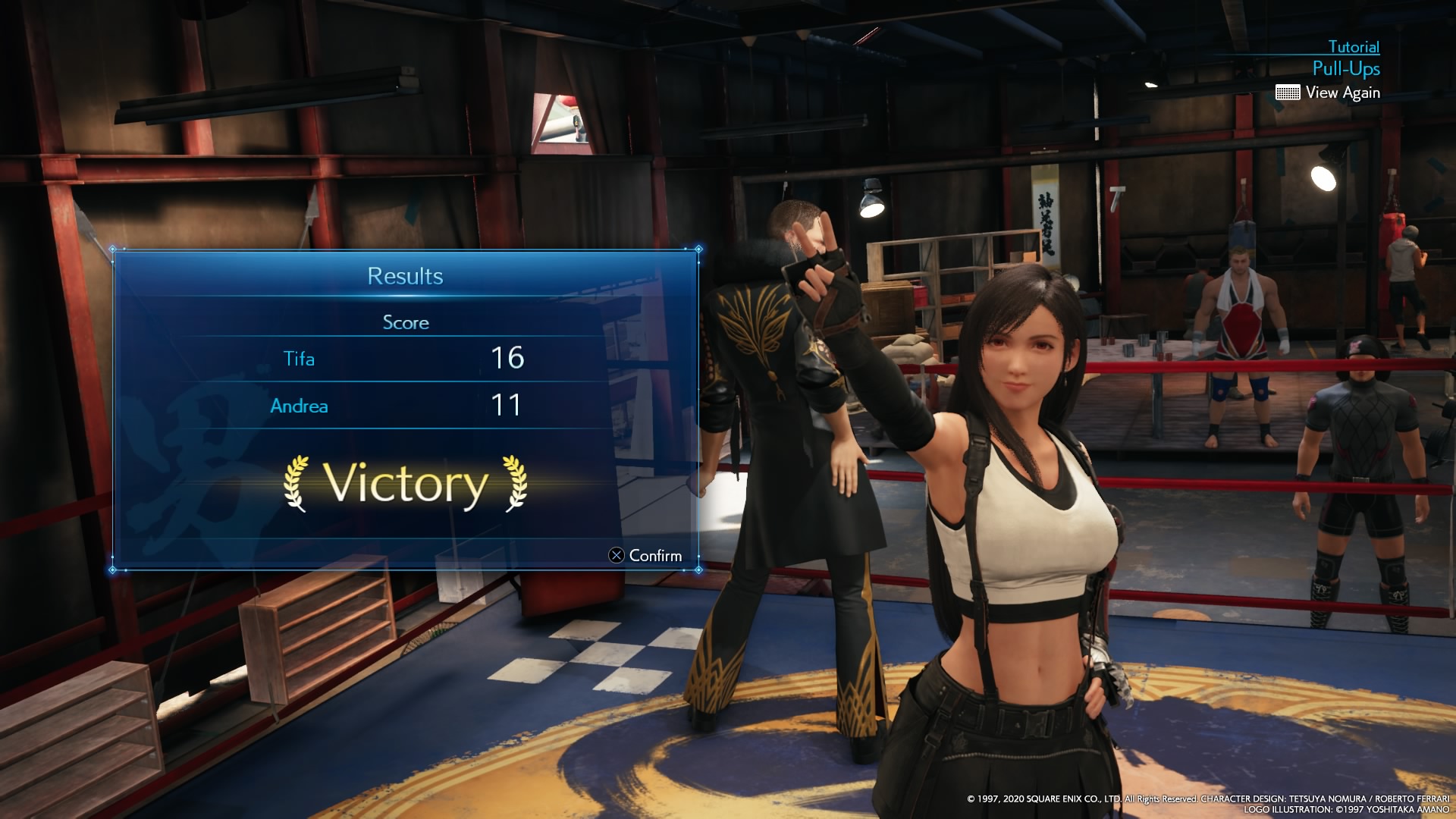Click the Score column heading
This screenshot has width=1456, height=819.
pyautogui.click(x=405, y=322)
